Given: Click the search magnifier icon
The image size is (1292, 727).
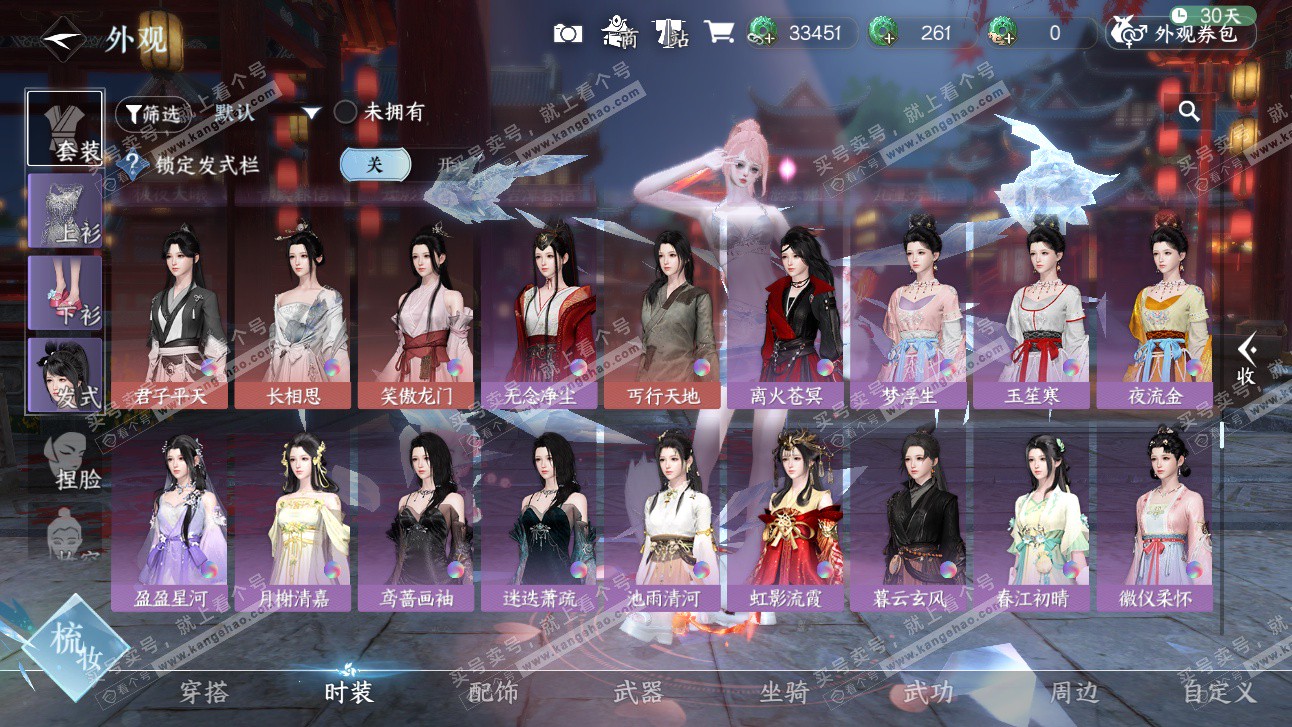Looking at the screenshot, I should [x=1189, y=111].
